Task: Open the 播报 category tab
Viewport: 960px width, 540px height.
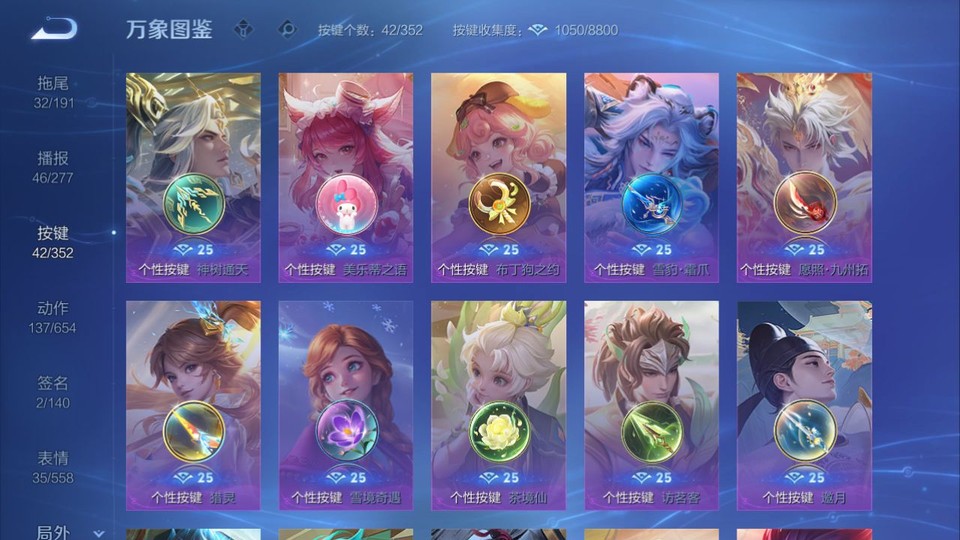Action: (x=54, y=167)
